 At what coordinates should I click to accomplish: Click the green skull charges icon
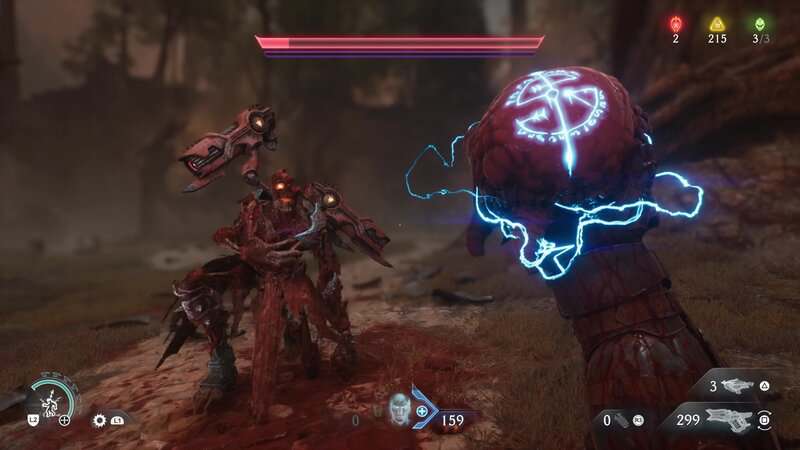pyautogui.click(x=760, y=23)
